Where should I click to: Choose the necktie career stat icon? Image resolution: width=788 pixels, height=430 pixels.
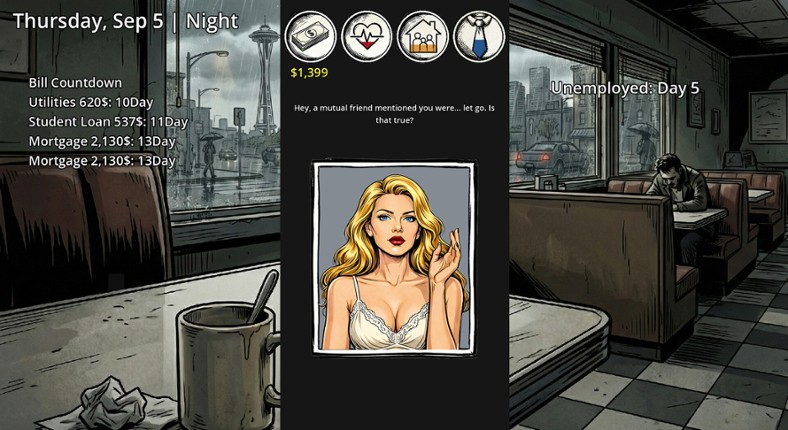pyautogui.click(x=479, y=37)
